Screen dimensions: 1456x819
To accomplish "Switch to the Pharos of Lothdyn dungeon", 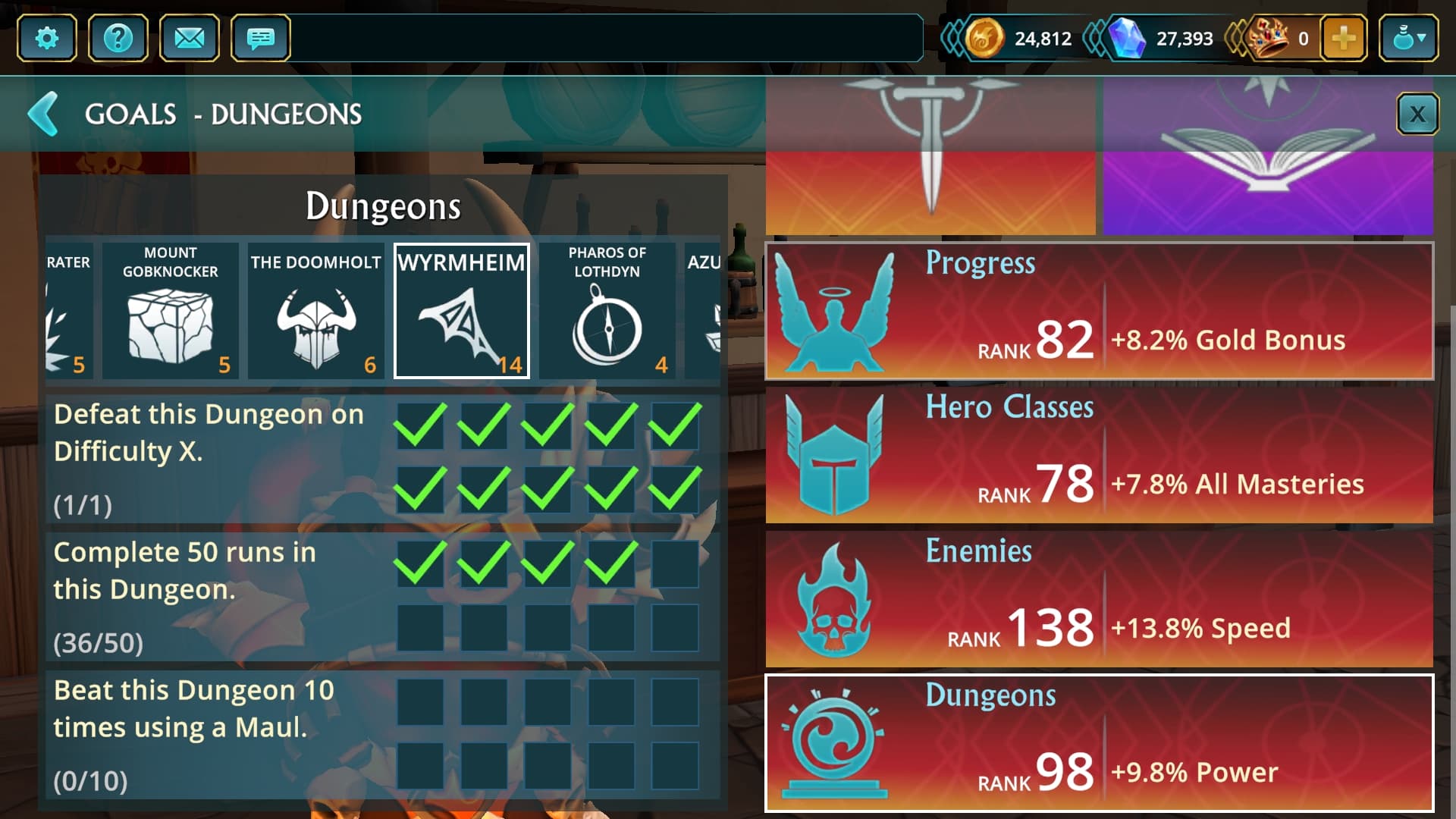I will tap(607, 311).
